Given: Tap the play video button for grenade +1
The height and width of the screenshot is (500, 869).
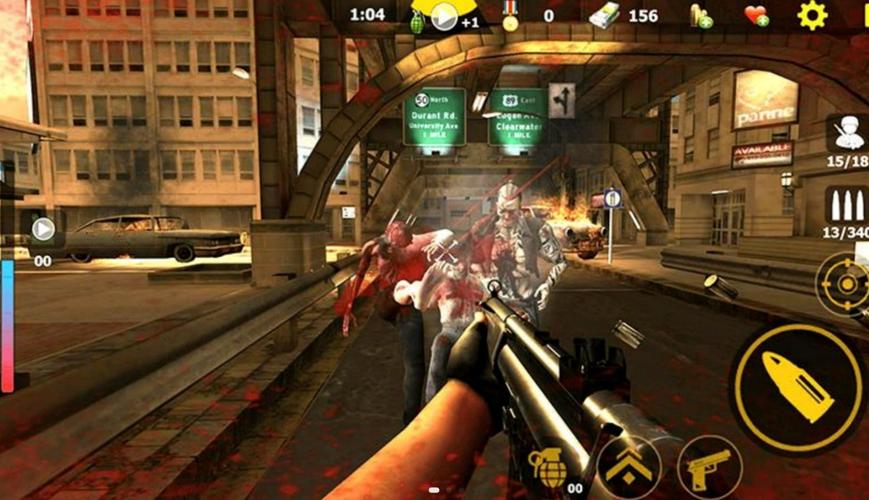Looking at the screenshot, I should 443,16.
